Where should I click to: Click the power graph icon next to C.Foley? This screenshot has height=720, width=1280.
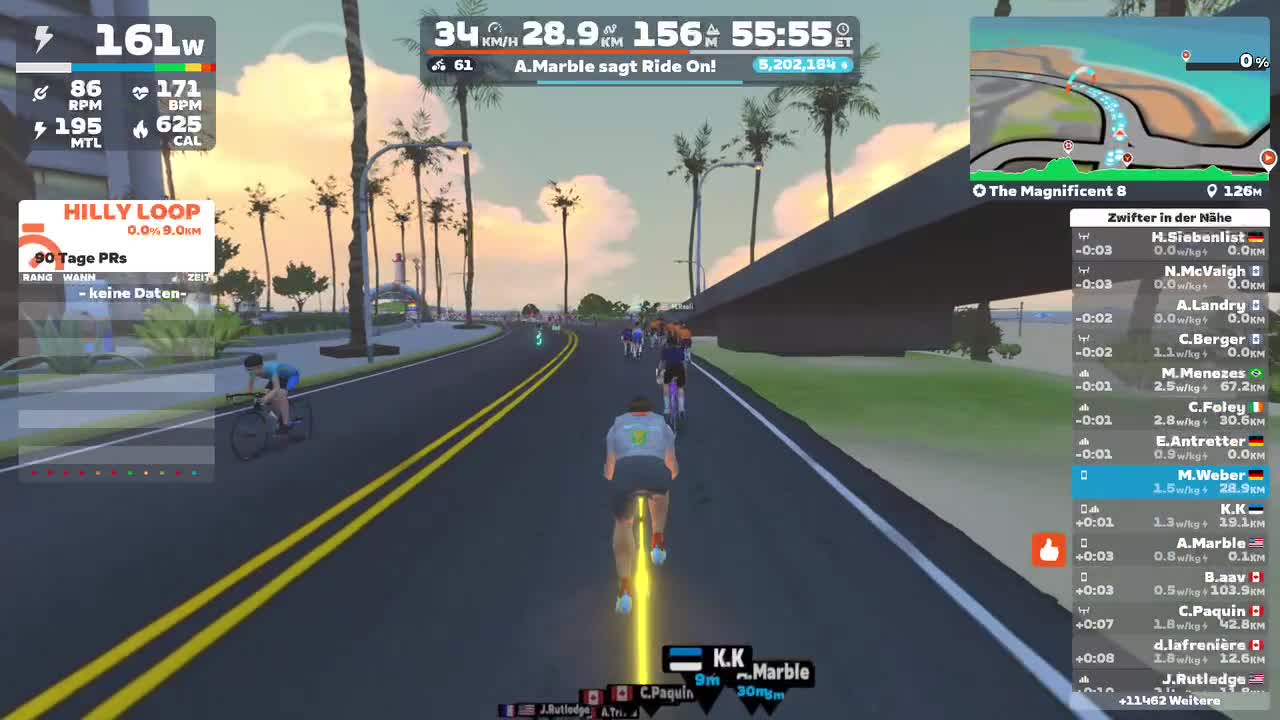click(1082, 406)
